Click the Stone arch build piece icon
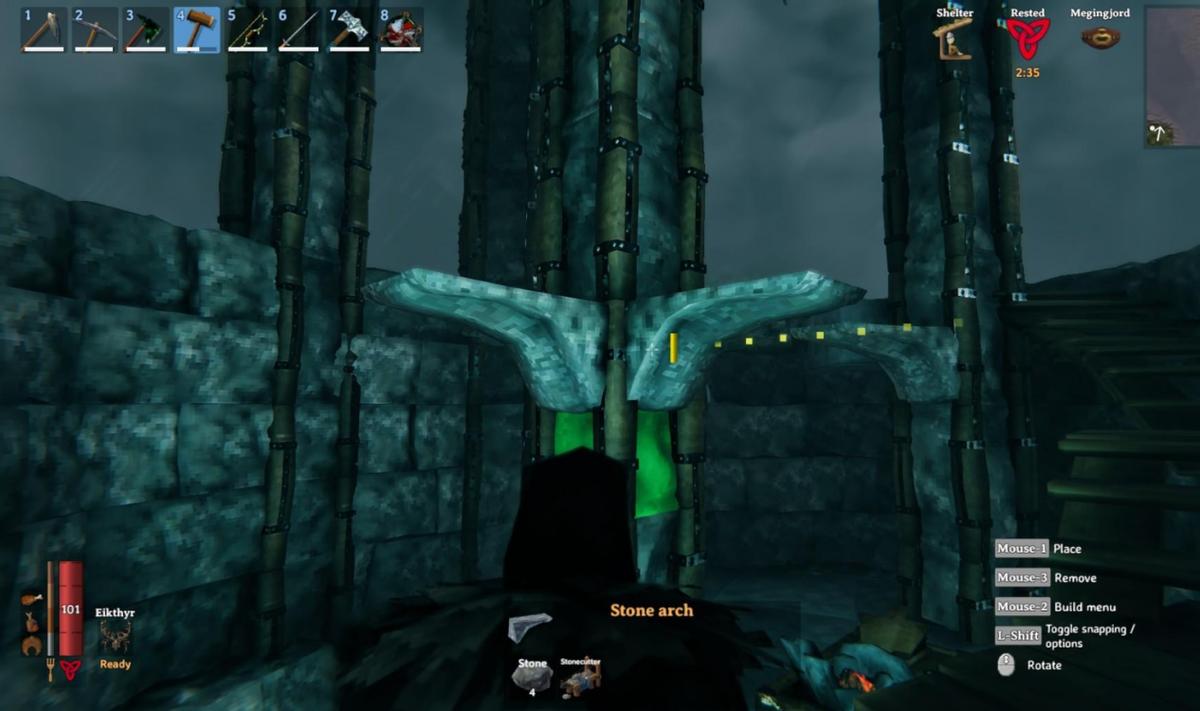Image resolution: width=1200 pixels, height=711 pixels. 529,627
